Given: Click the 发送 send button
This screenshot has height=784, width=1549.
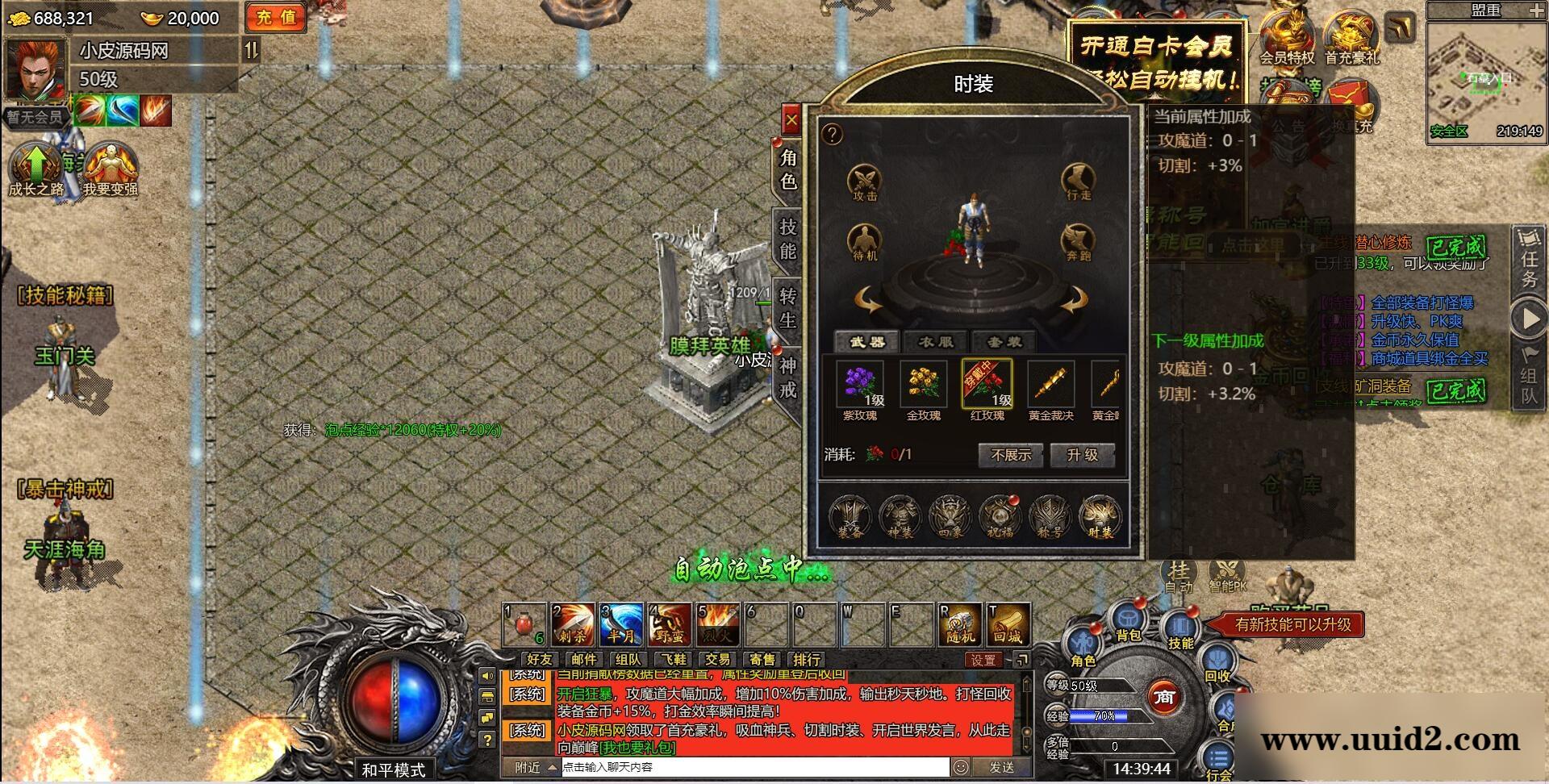Looking at the screenshot, I should [1001, 767].
